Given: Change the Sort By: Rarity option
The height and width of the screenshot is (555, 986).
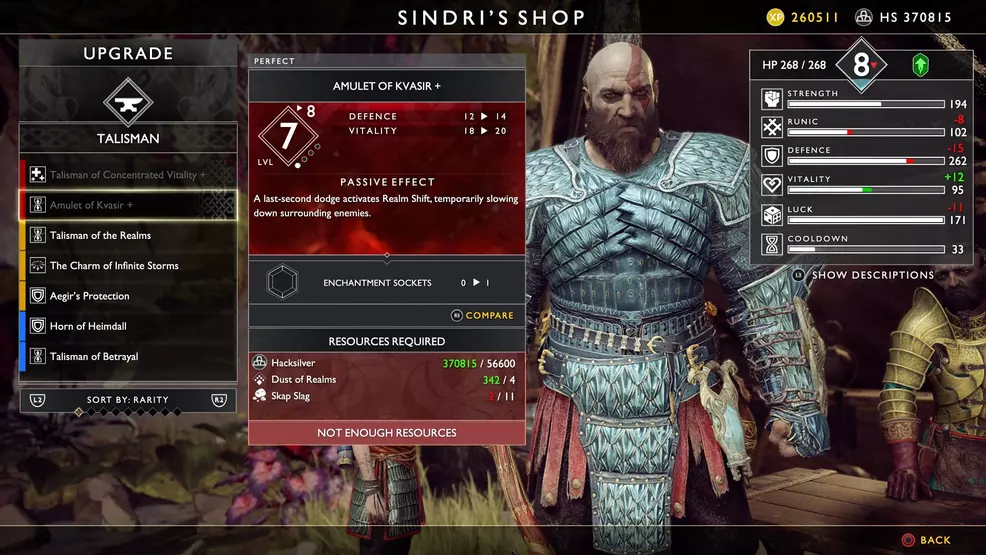Looking at the screenshot, I should (x=128, y=400).
